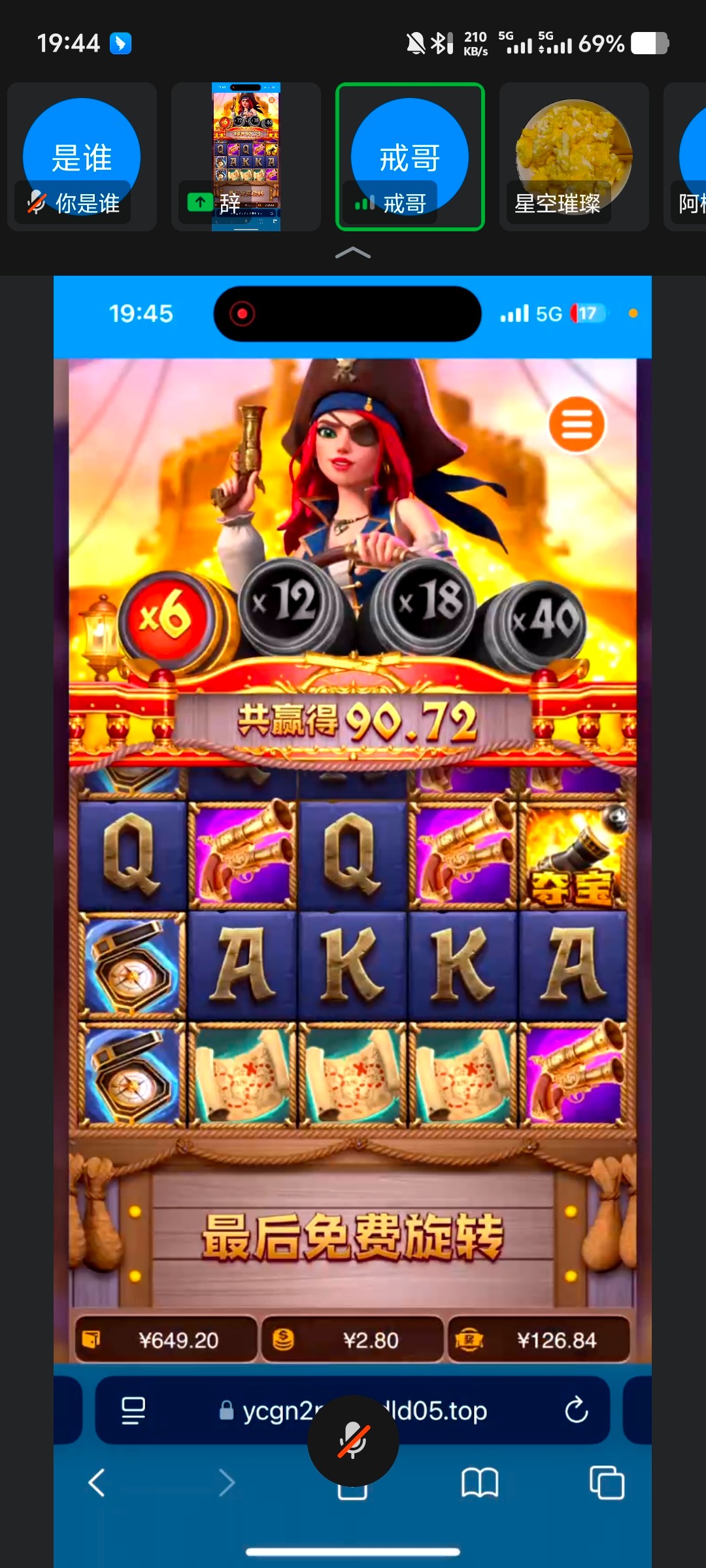Open the page options icon in address bar
Viewport: 706px width, 1568px height.
click(133, 1410)
